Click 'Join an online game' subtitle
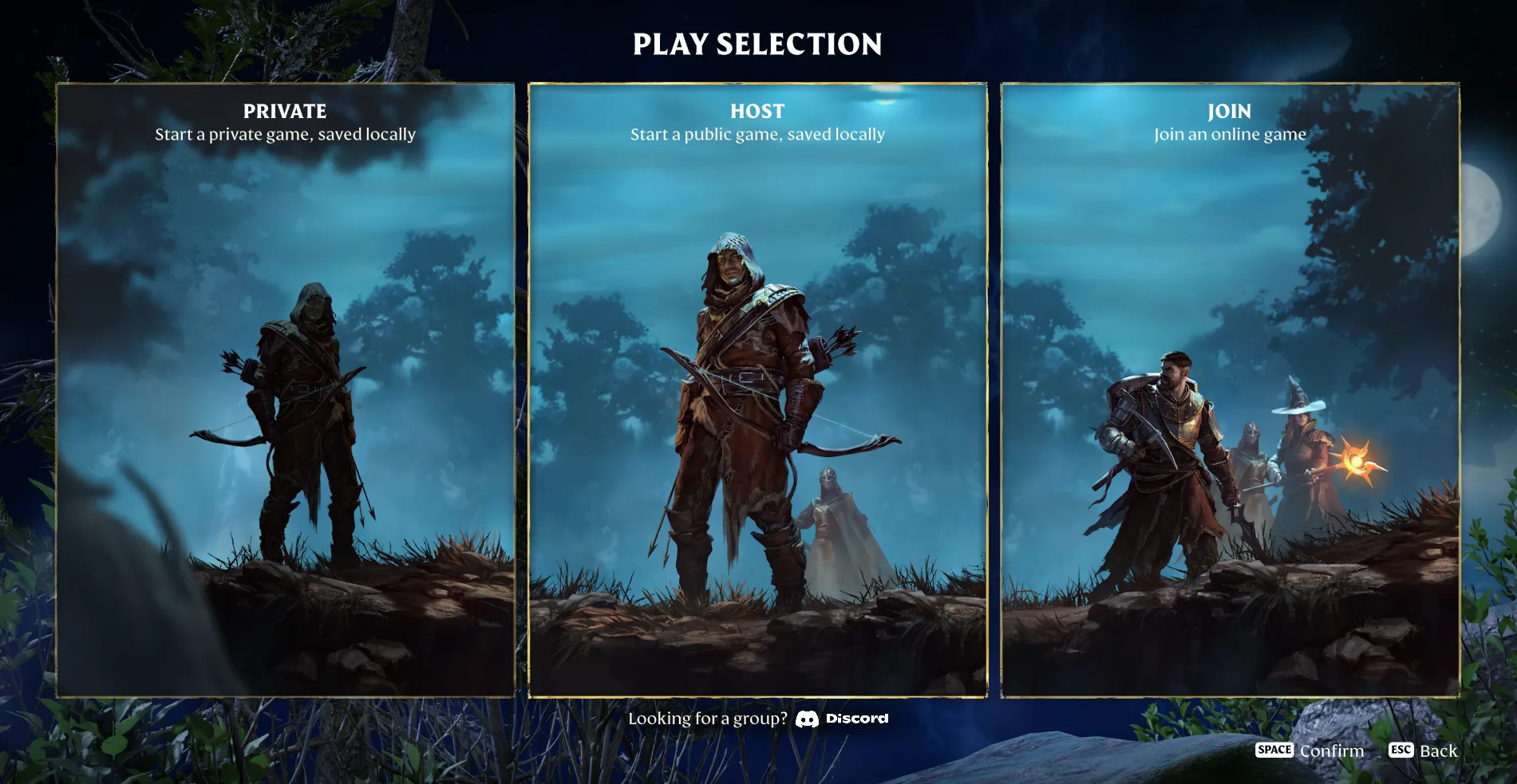 [1231, 134]
